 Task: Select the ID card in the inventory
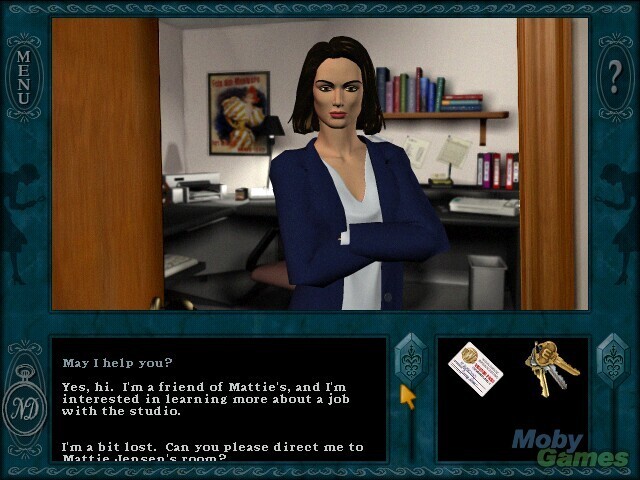point(475,368)
